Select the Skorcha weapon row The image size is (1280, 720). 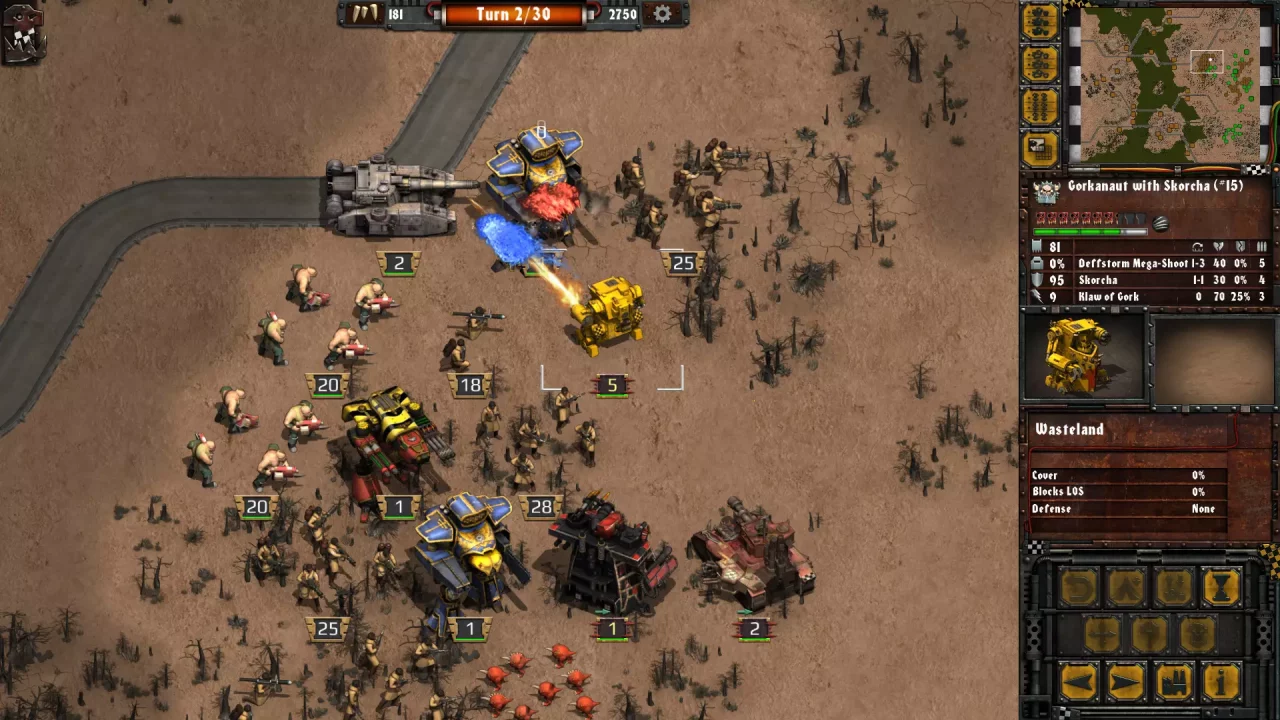click(x=1140, y=280)
